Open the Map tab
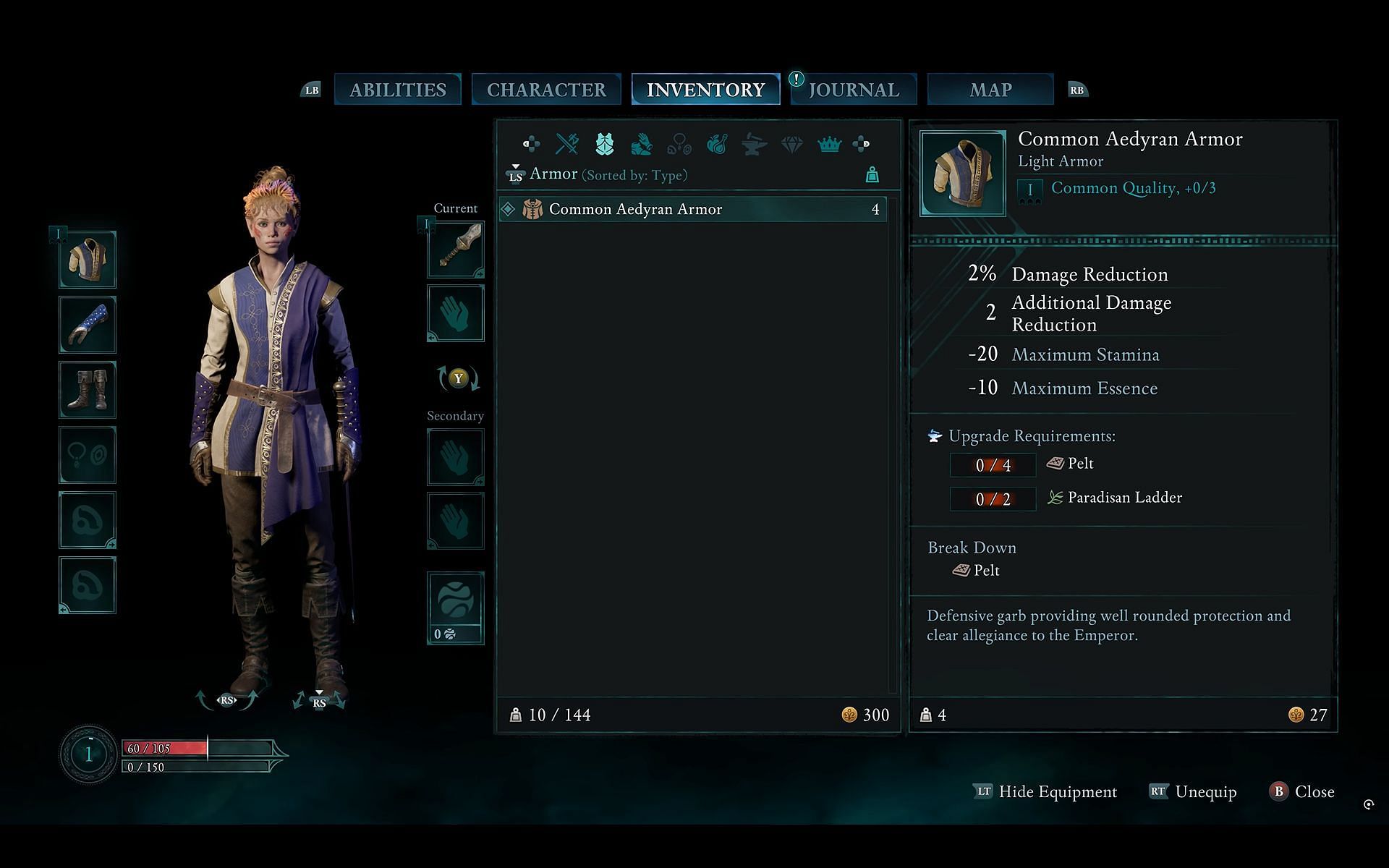Screen dimensions: 1389x868 pyautogui.click(x=990, y=90)
